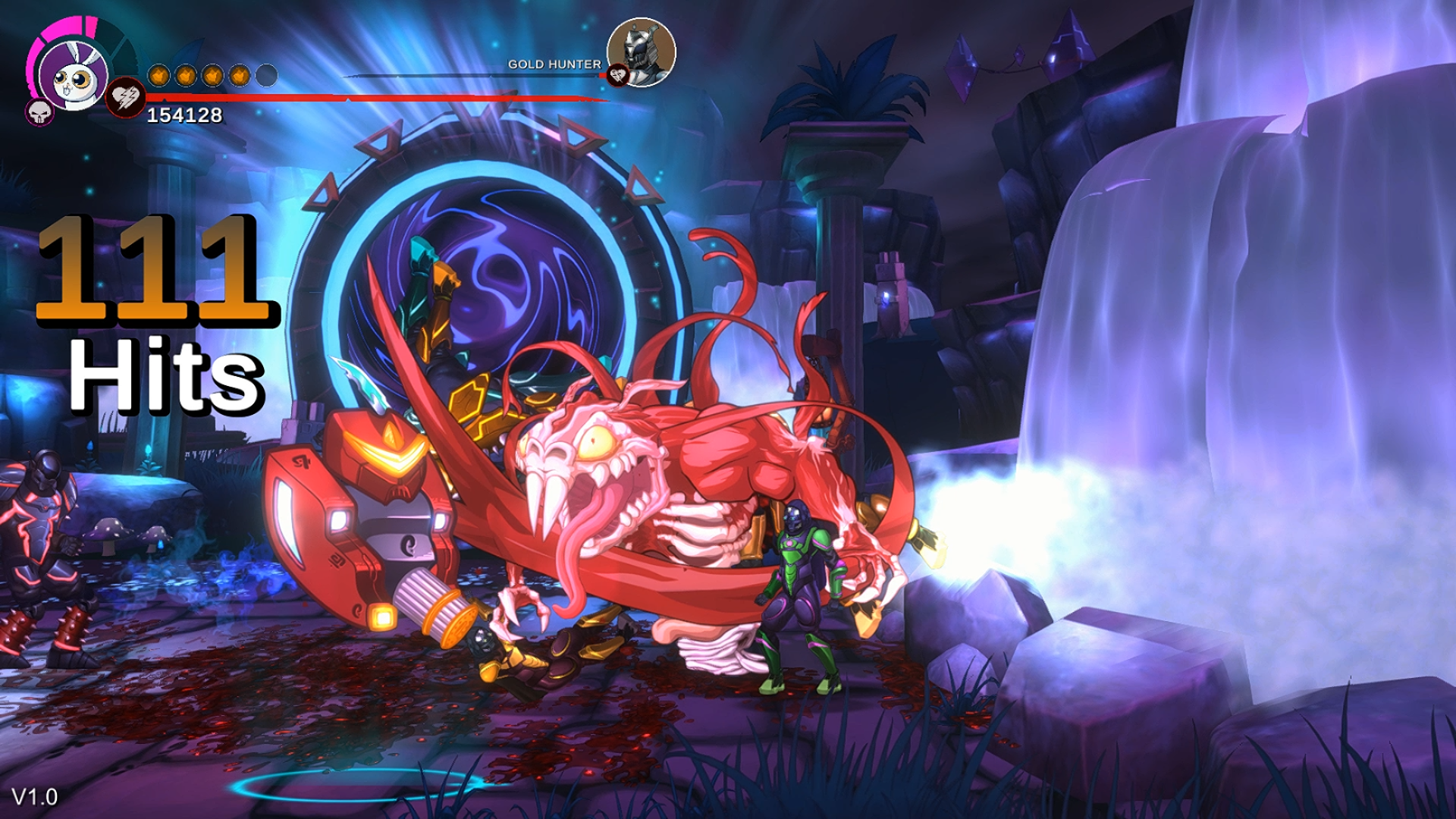Select the rabbit character portrait
Image resolution: width=1456 pixels, height=819 pixels.
[x=73, y=77]
